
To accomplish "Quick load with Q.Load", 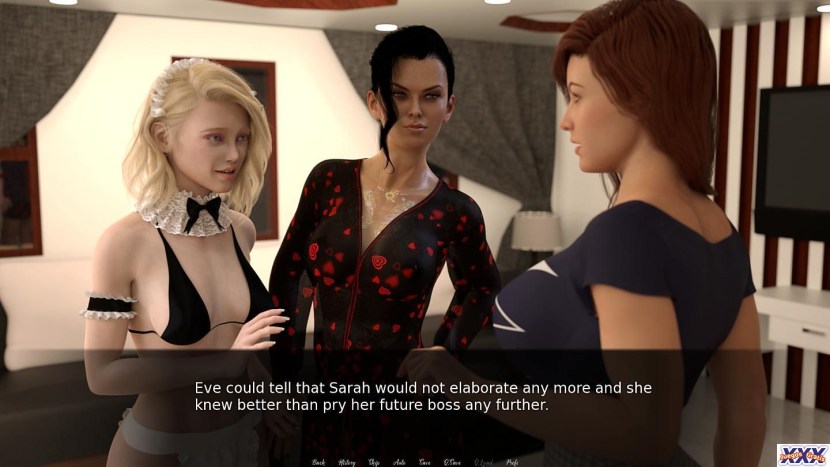I will 483,462.
